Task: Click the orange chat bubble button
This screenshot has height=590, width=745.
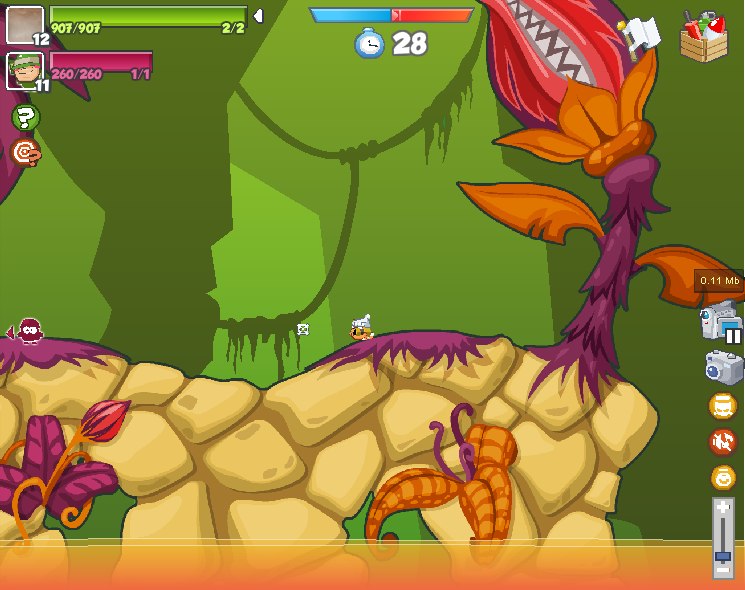Action: click(x=723, y=406)
